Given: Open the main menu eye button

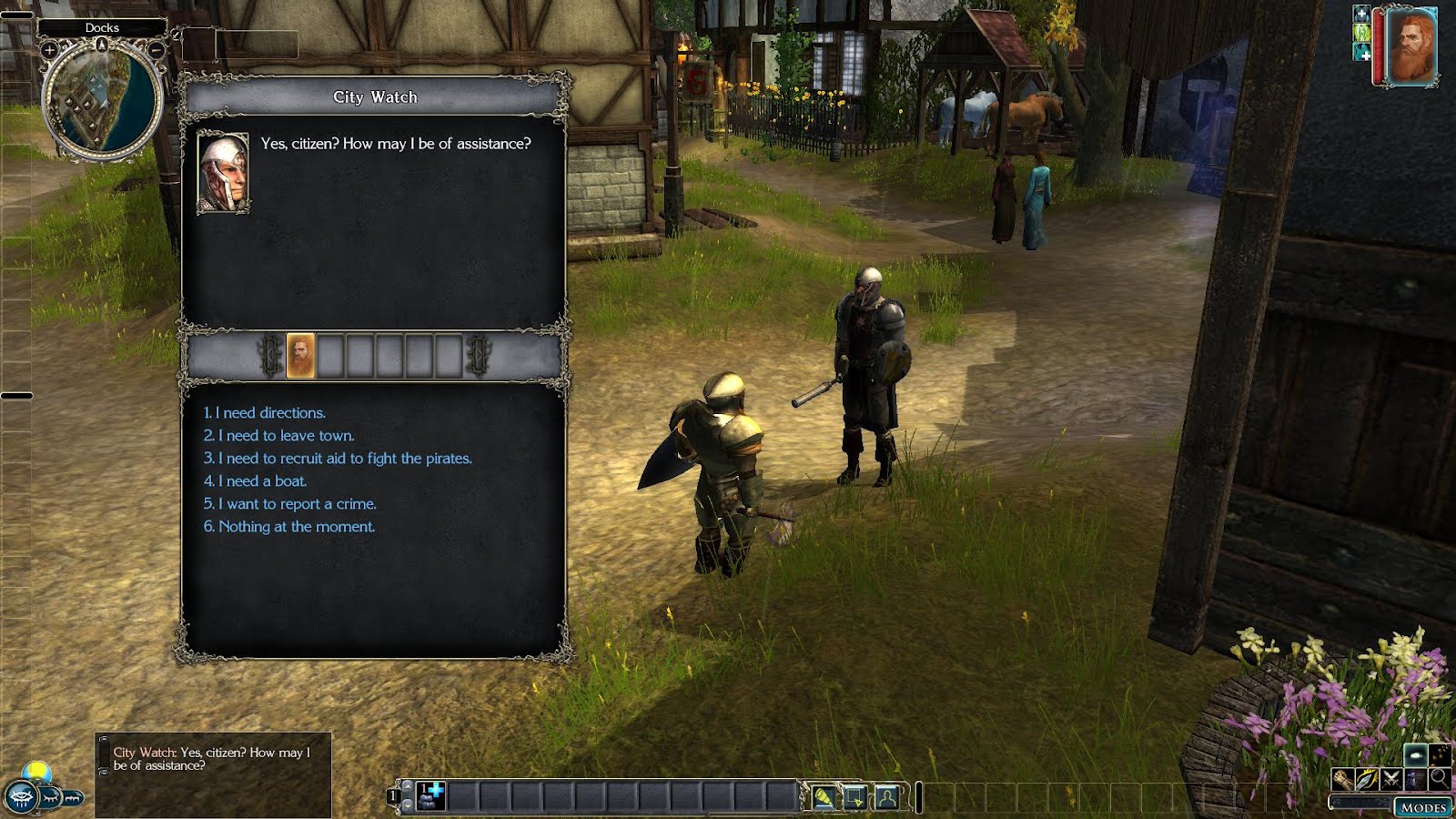Looking at the screenshot, I should point(21,797).
